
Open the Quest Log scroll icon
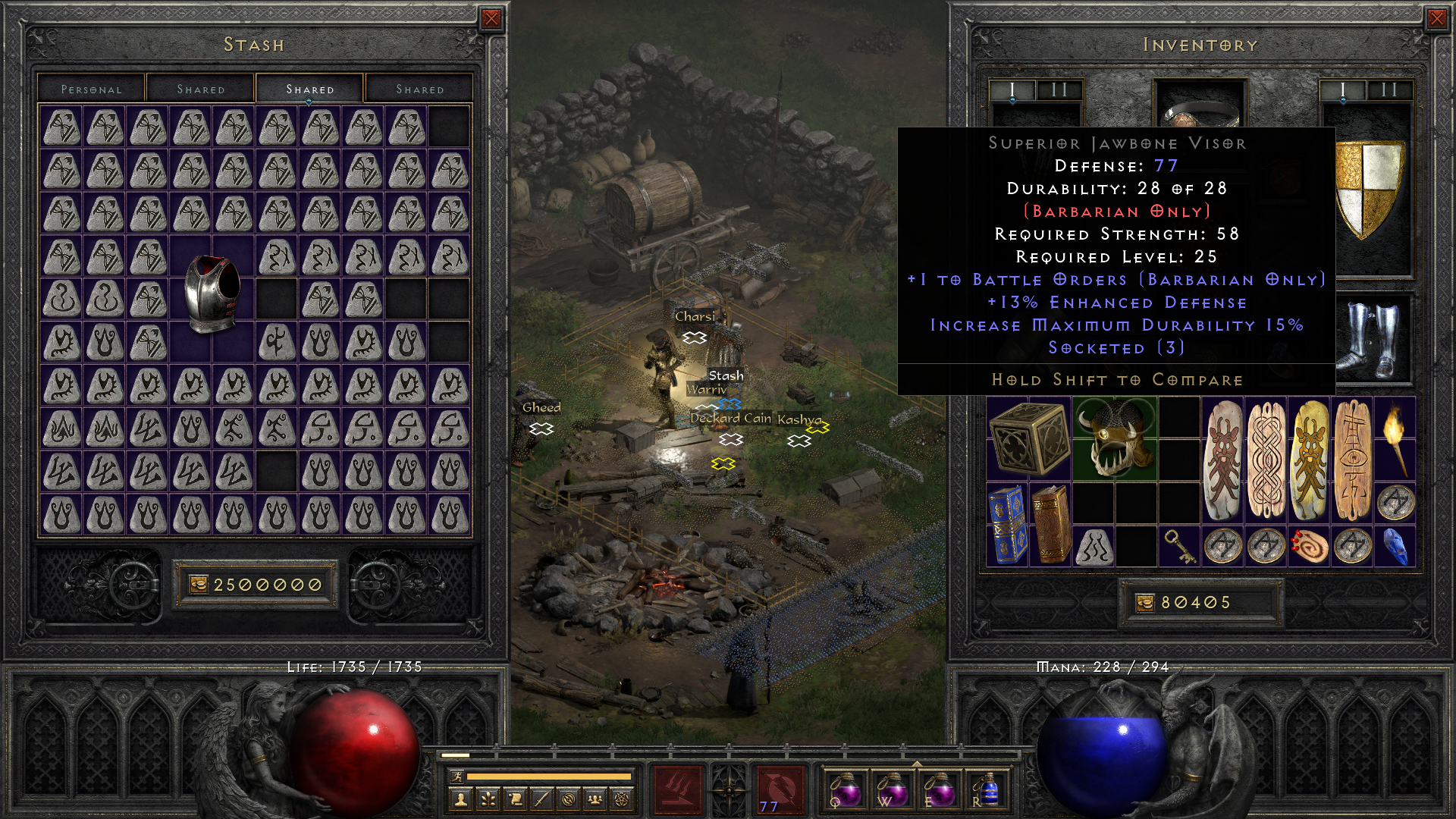tap(514, 798)
